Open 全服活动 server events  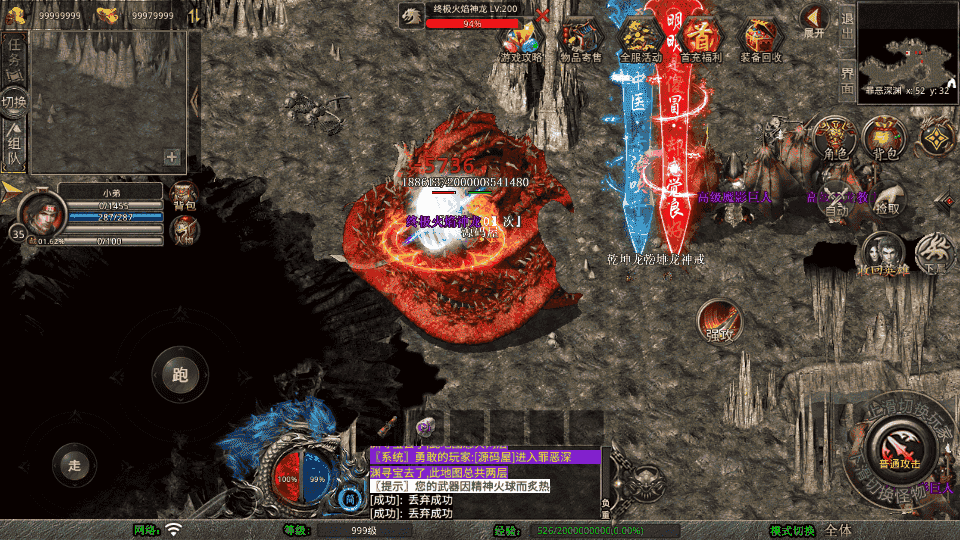tap(641, 40)
